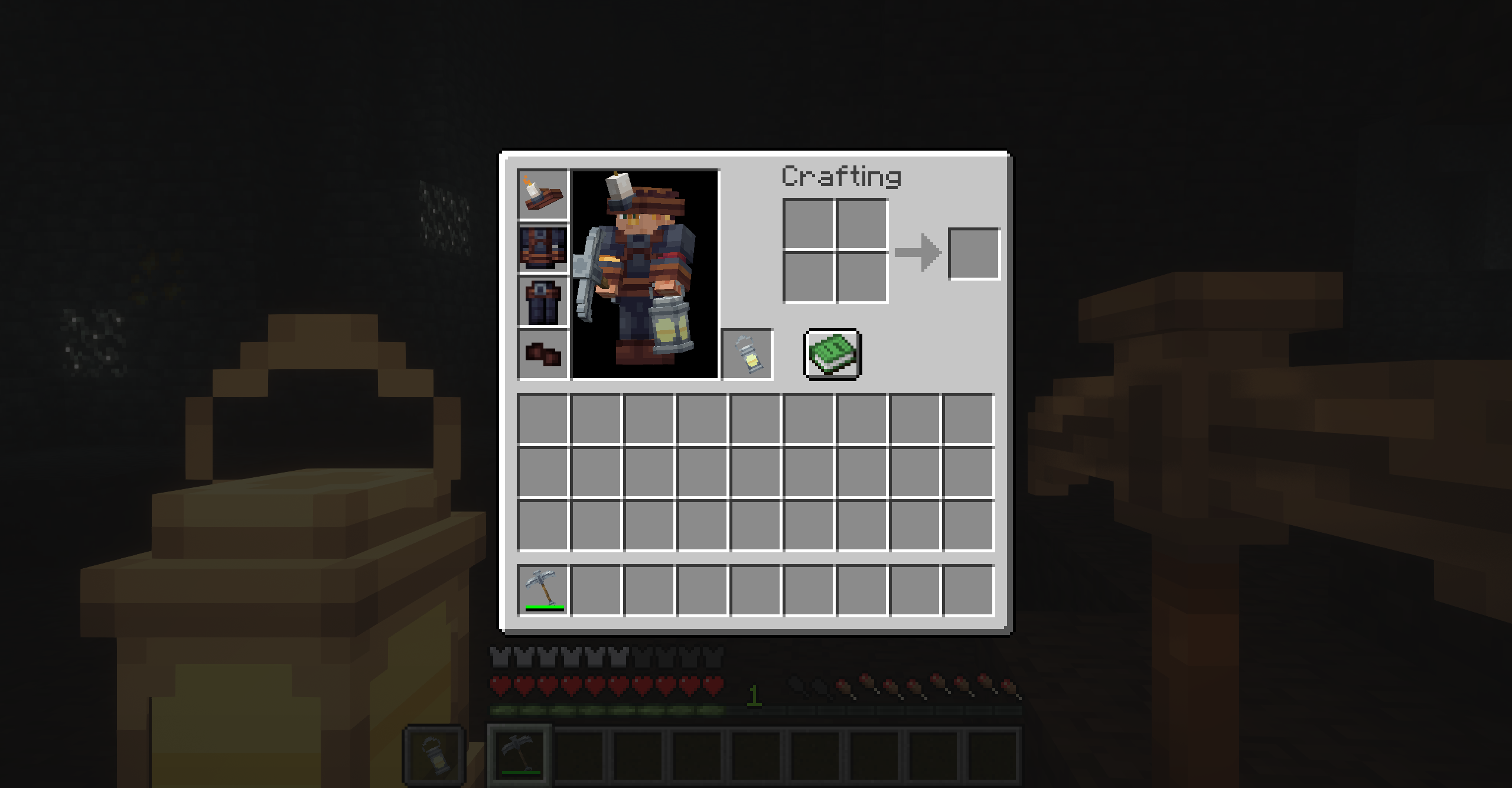The height and width of the screenshot is (788, 1512).
Task: Take the lantern from the offhand slot
Action: coord(747,354)
